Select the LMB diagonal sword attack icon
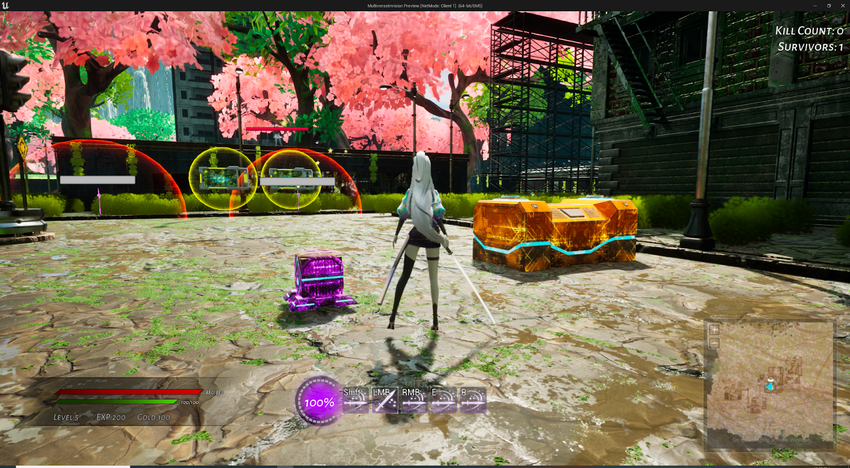The width and height of the screenshot is (850, 468). tap(385, 401)
